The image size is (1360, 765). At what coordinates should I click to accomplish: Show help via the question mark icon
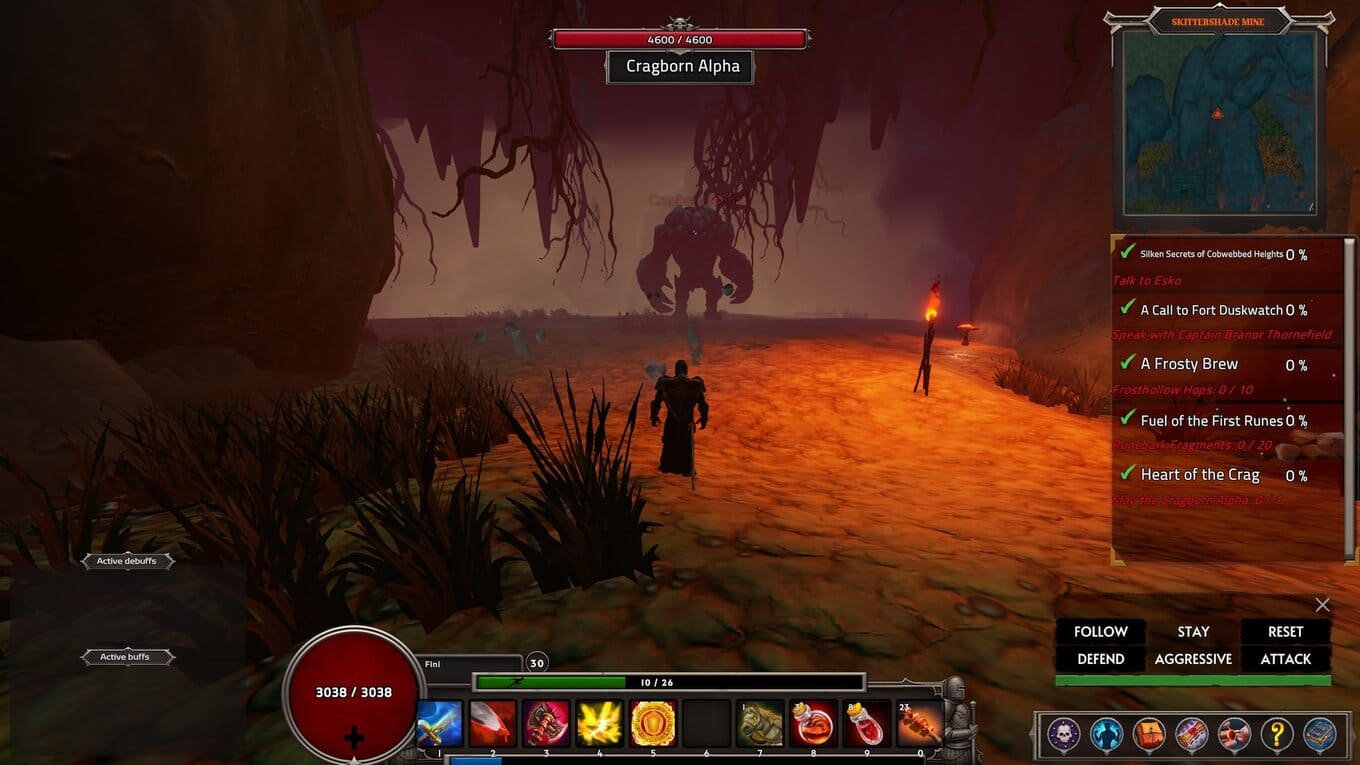[x=1277, y=735]
